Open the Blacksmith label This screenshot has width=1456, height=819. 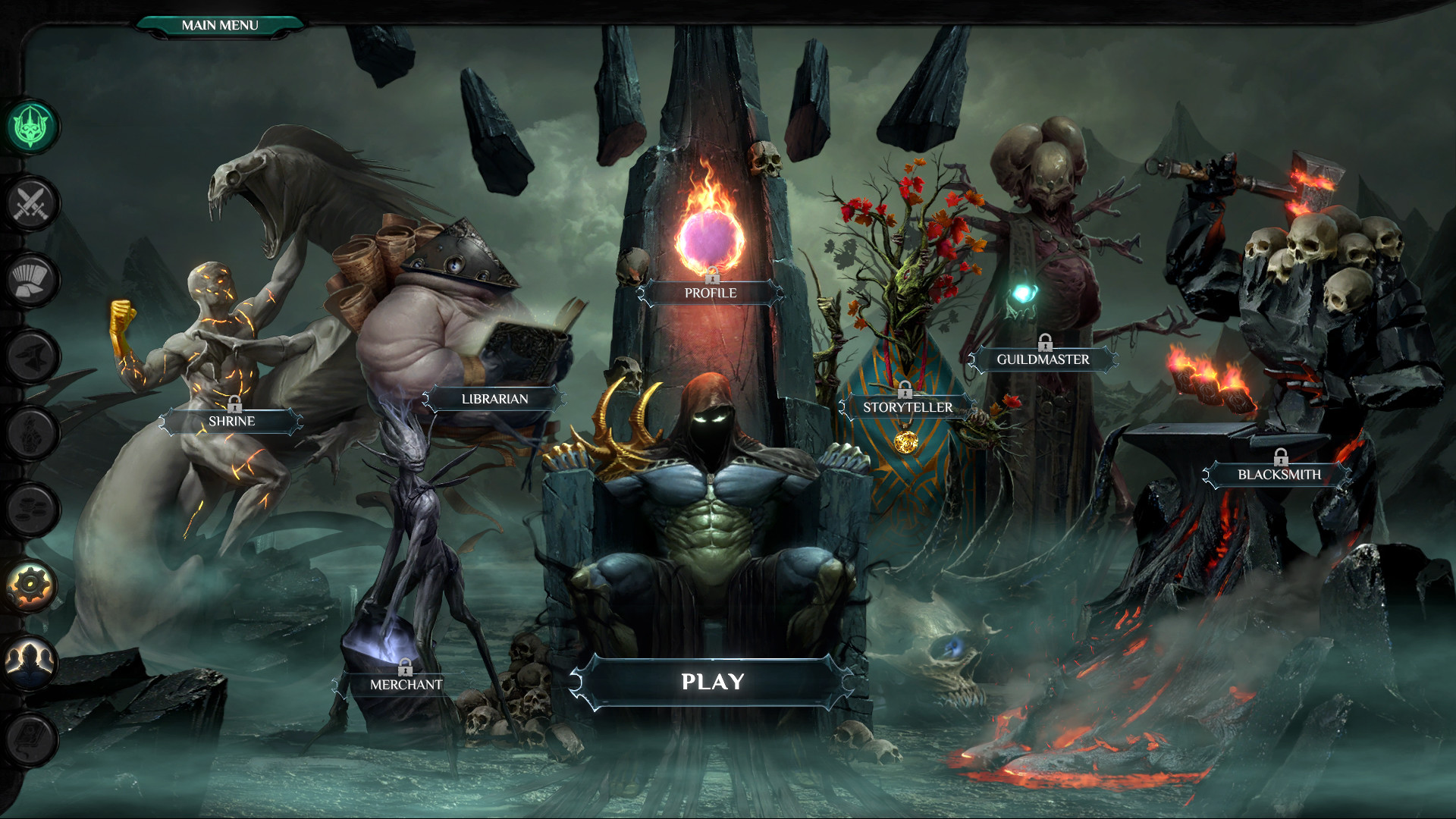click(1279, 475)
